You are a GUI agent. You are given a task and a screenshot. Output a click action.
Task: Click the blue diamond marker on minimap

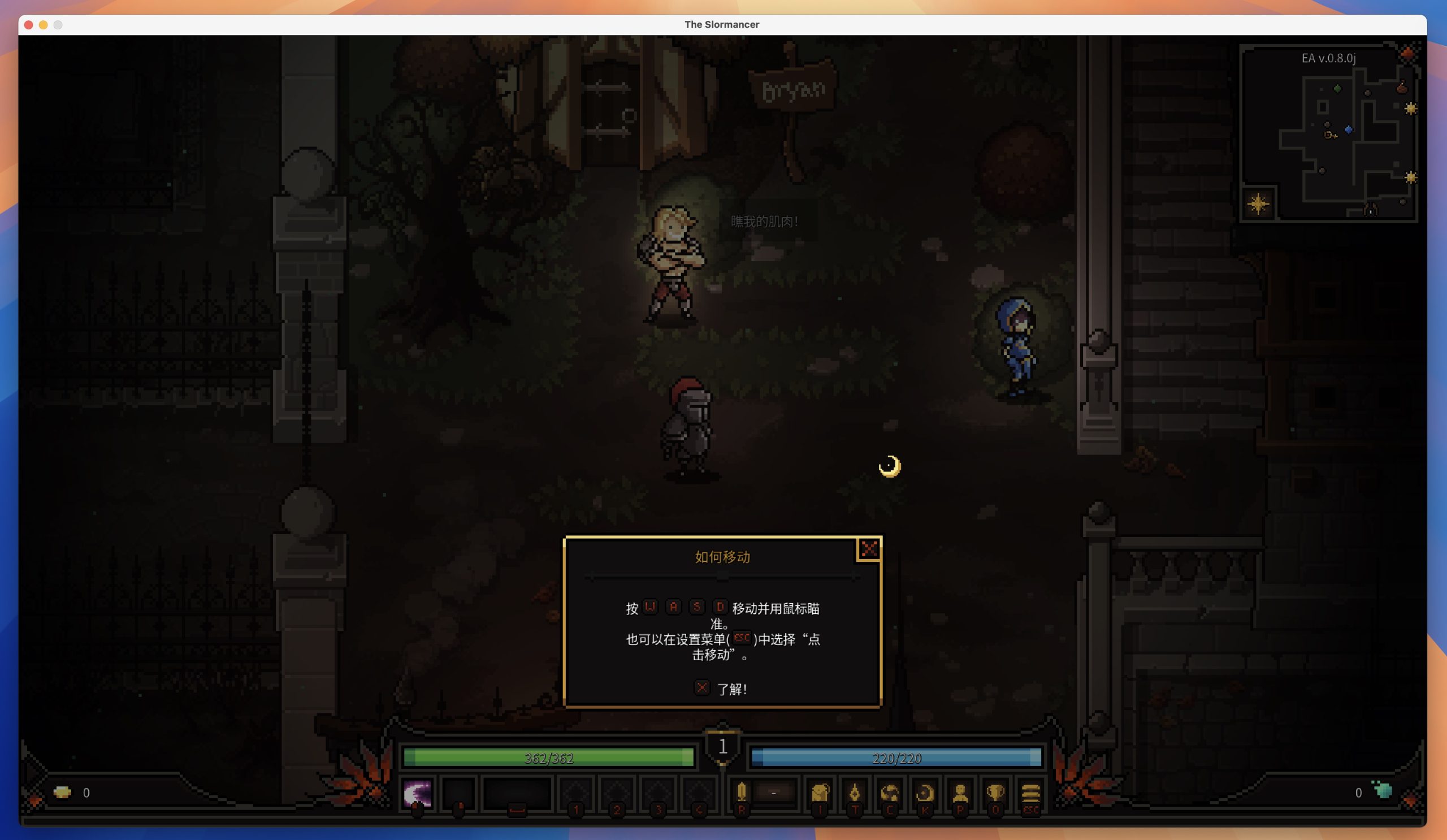coord(1349,130)
